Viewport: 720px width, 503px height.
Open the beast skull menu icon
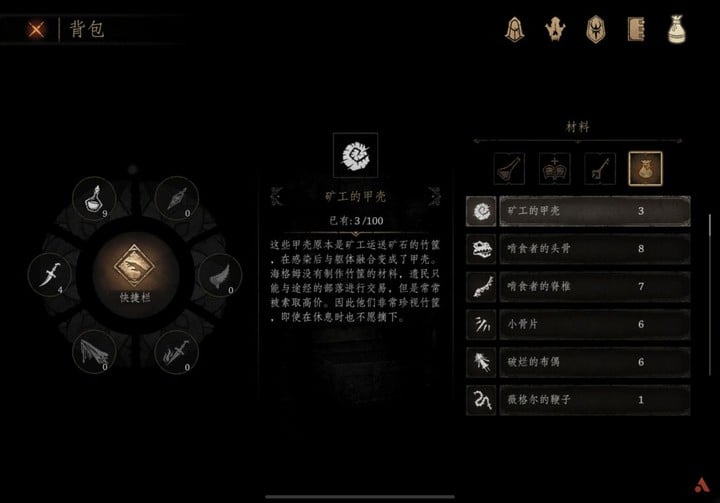(557, 29)
